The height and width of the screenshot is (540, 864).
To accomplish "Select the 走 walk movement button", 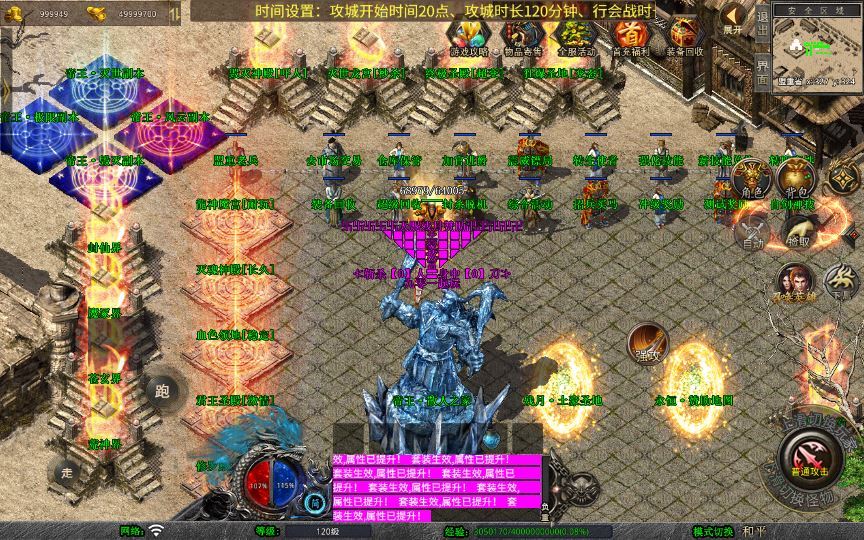I will coord(67,471).
